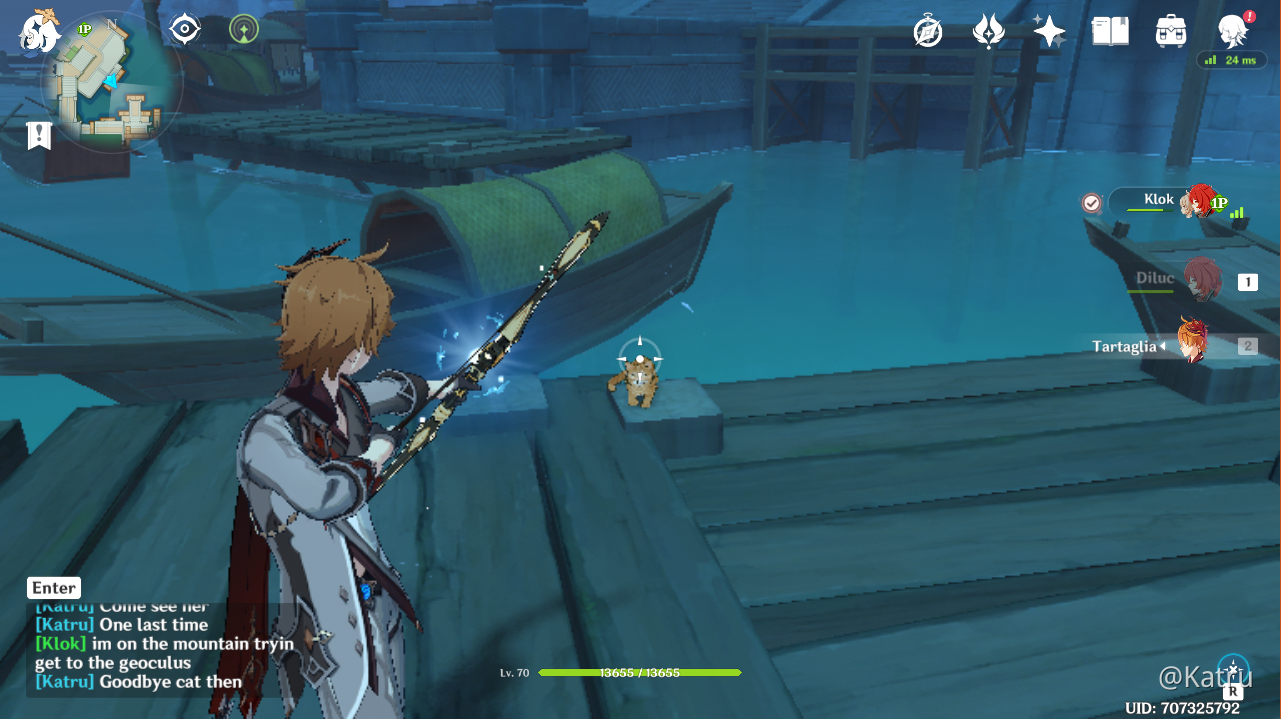Open the compass events icon
This screenshot has width=1281, height=719.
click(x=928, y=32)
